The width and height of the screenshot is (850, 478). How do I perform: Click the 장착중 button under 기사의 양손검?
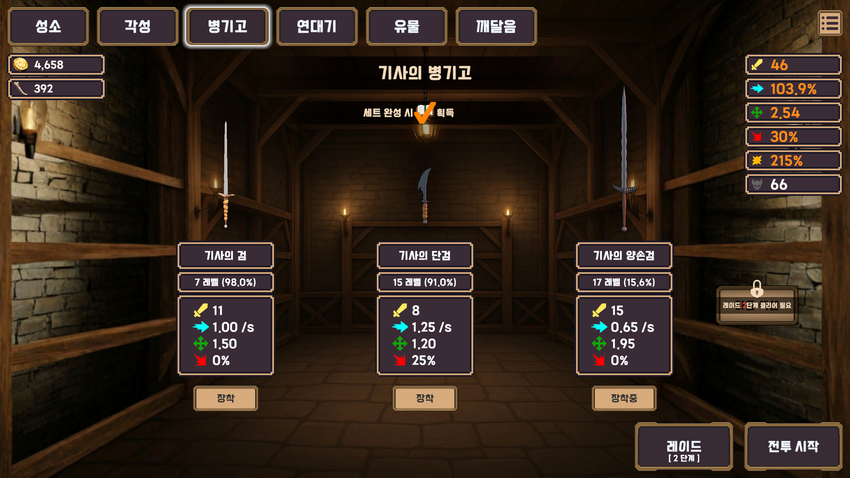pos(624,398)
